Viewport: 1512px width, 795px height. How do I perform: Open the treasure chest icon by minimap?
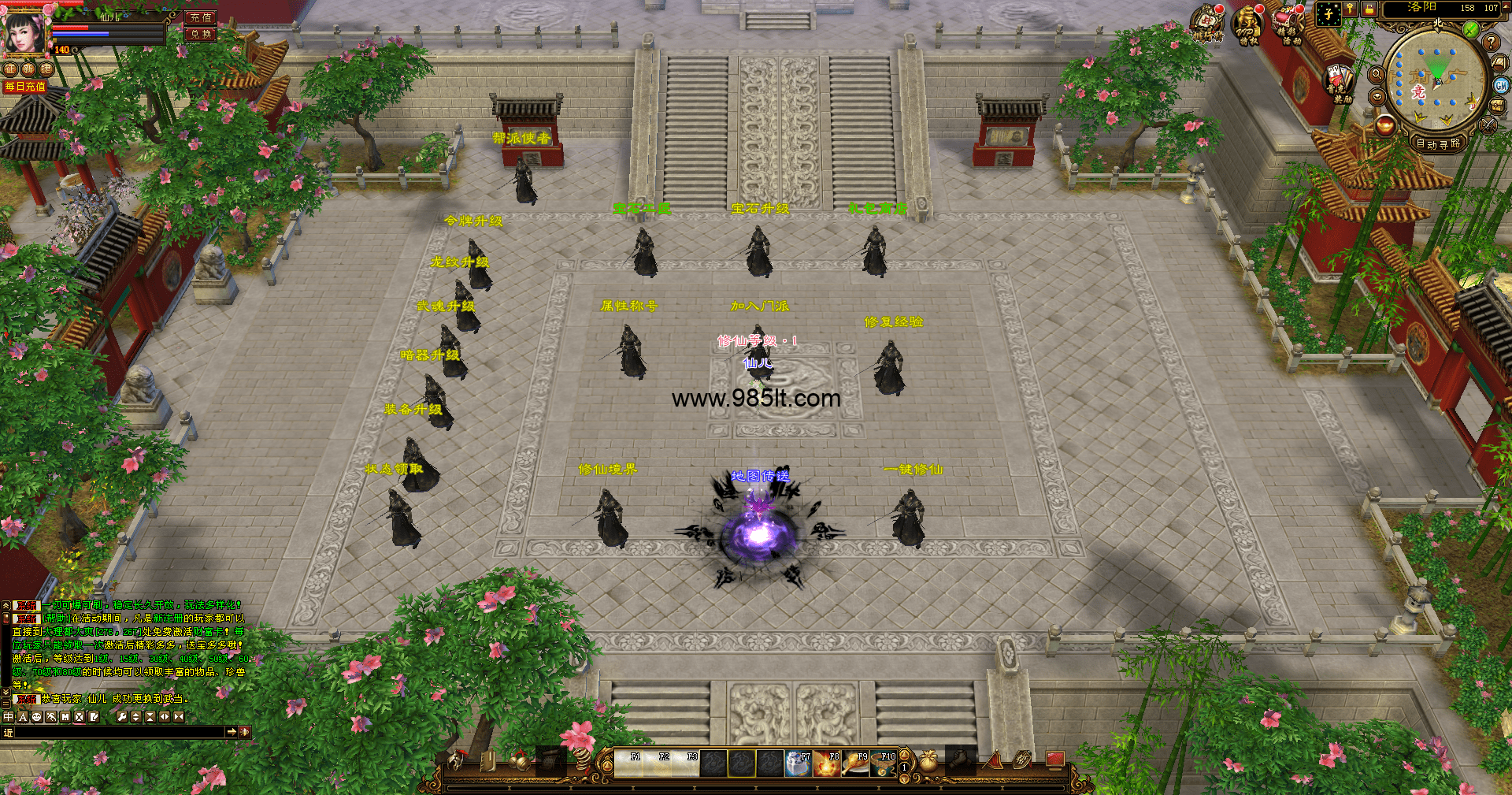1496,106
